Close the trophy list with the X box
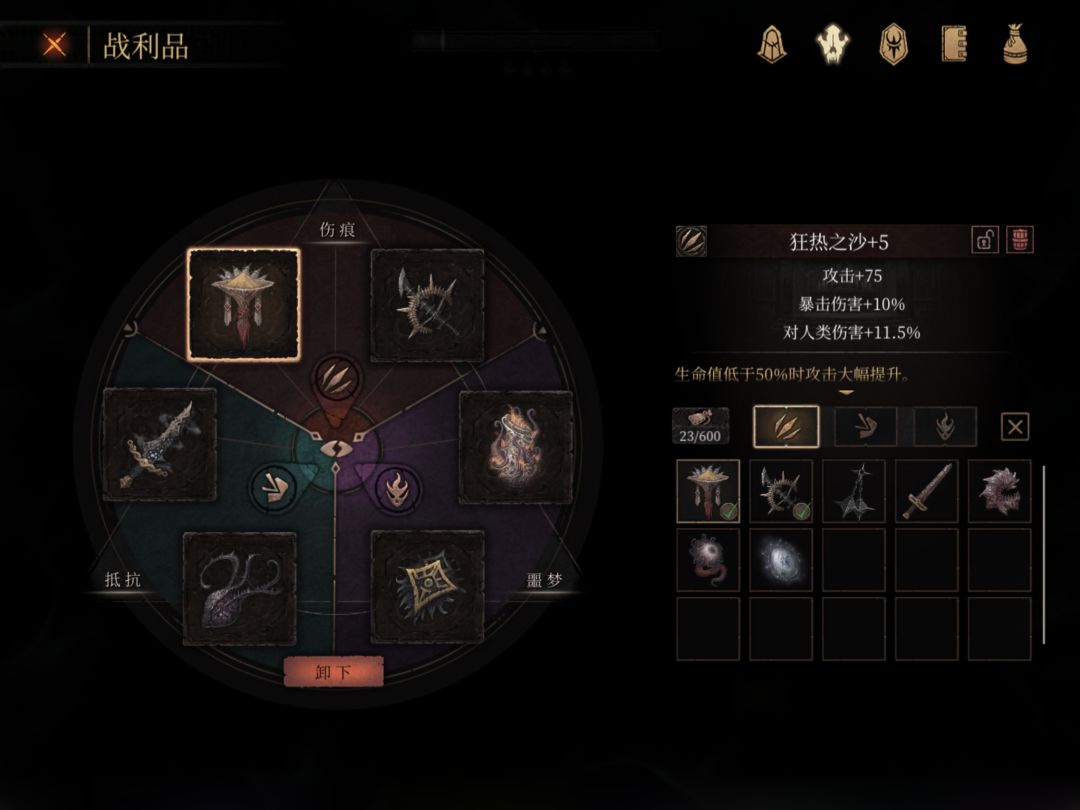Image resolution: width=1080 pixels, height=810 pixels. tap(1015, 427)
